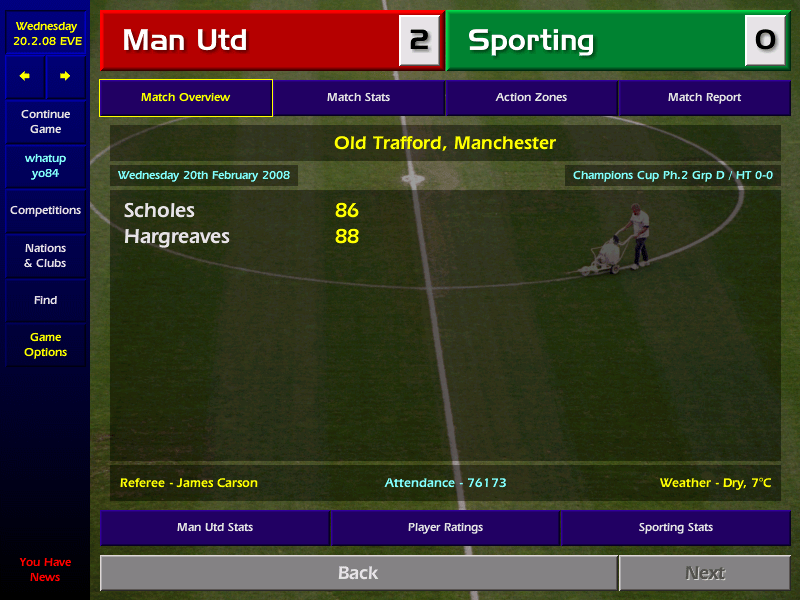Open the Find search option

tap(45, 300)
